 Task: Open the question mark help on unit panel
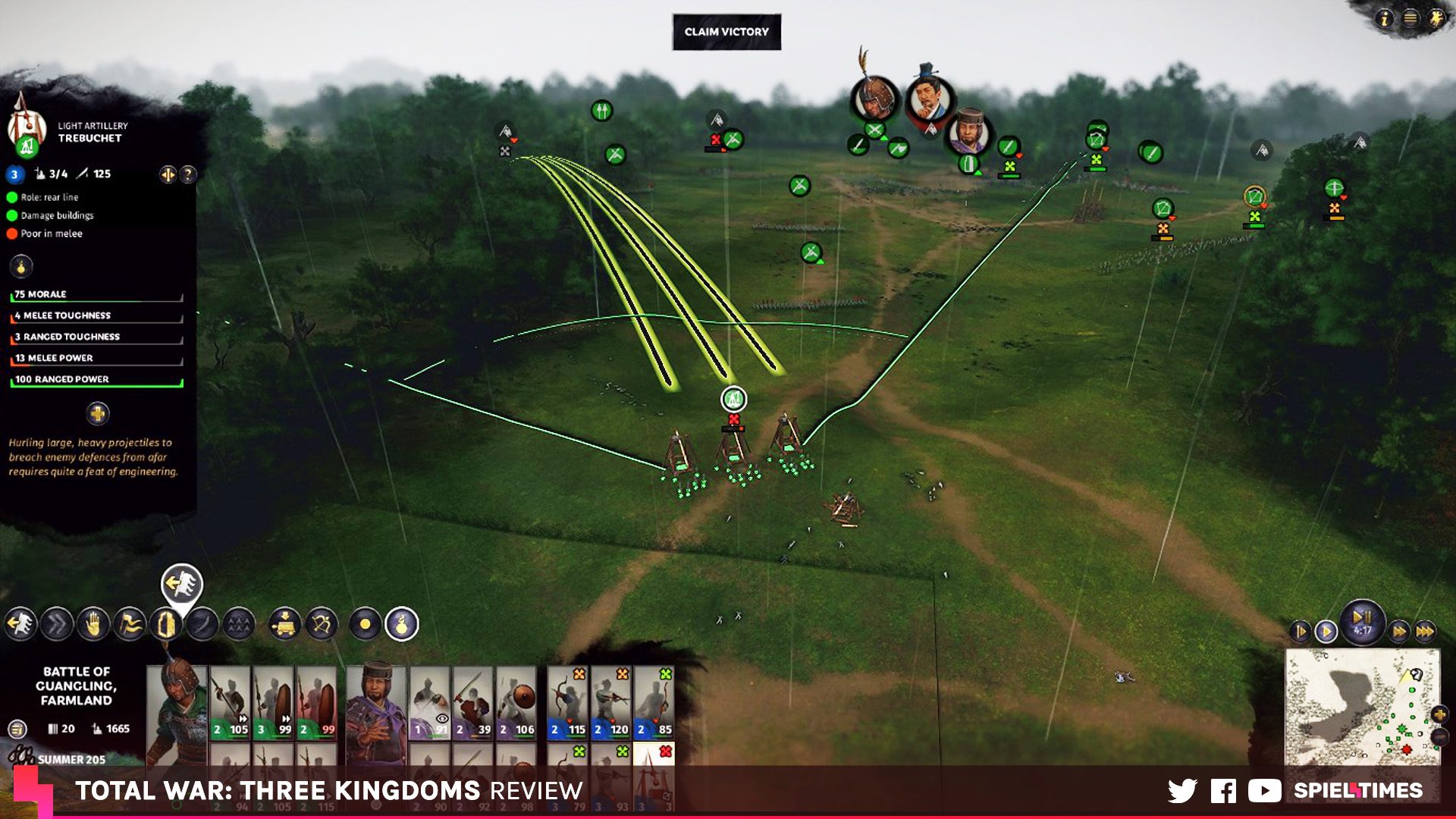coord(188,174)
